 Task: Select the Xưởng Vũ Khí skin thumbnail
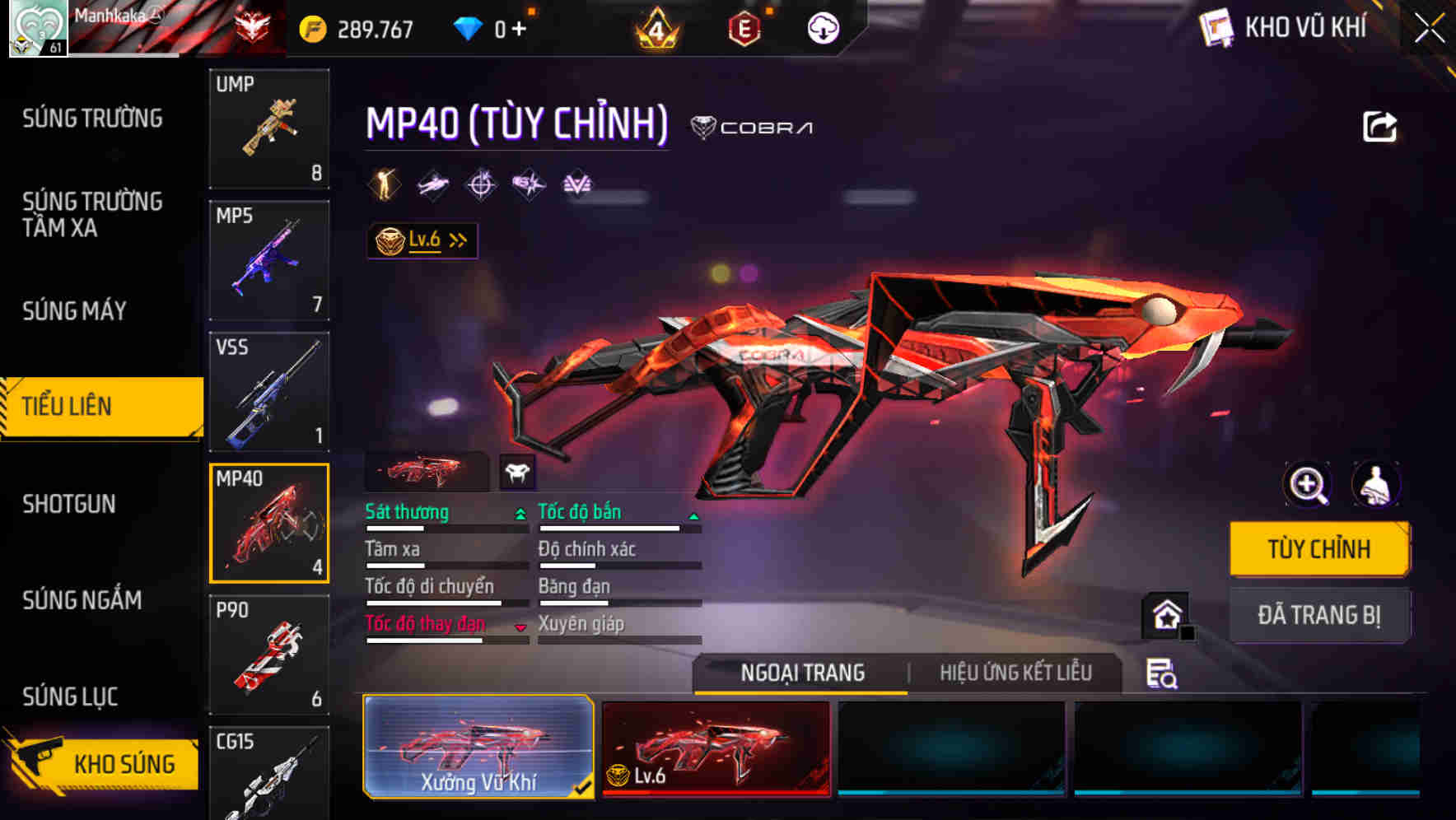pos(478,747)
